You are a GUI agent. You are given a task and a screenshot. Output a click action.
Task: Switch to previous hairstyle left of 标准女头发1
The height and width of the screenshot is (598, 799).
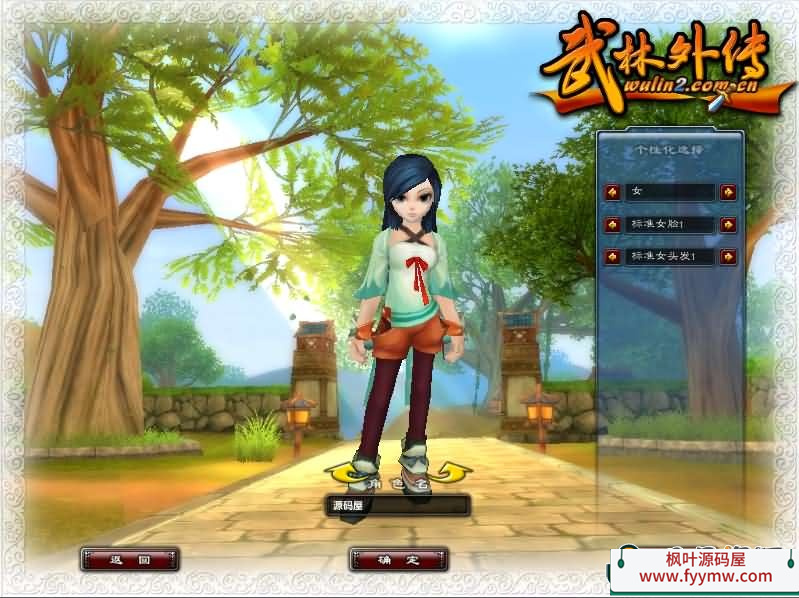click(611, 257)
